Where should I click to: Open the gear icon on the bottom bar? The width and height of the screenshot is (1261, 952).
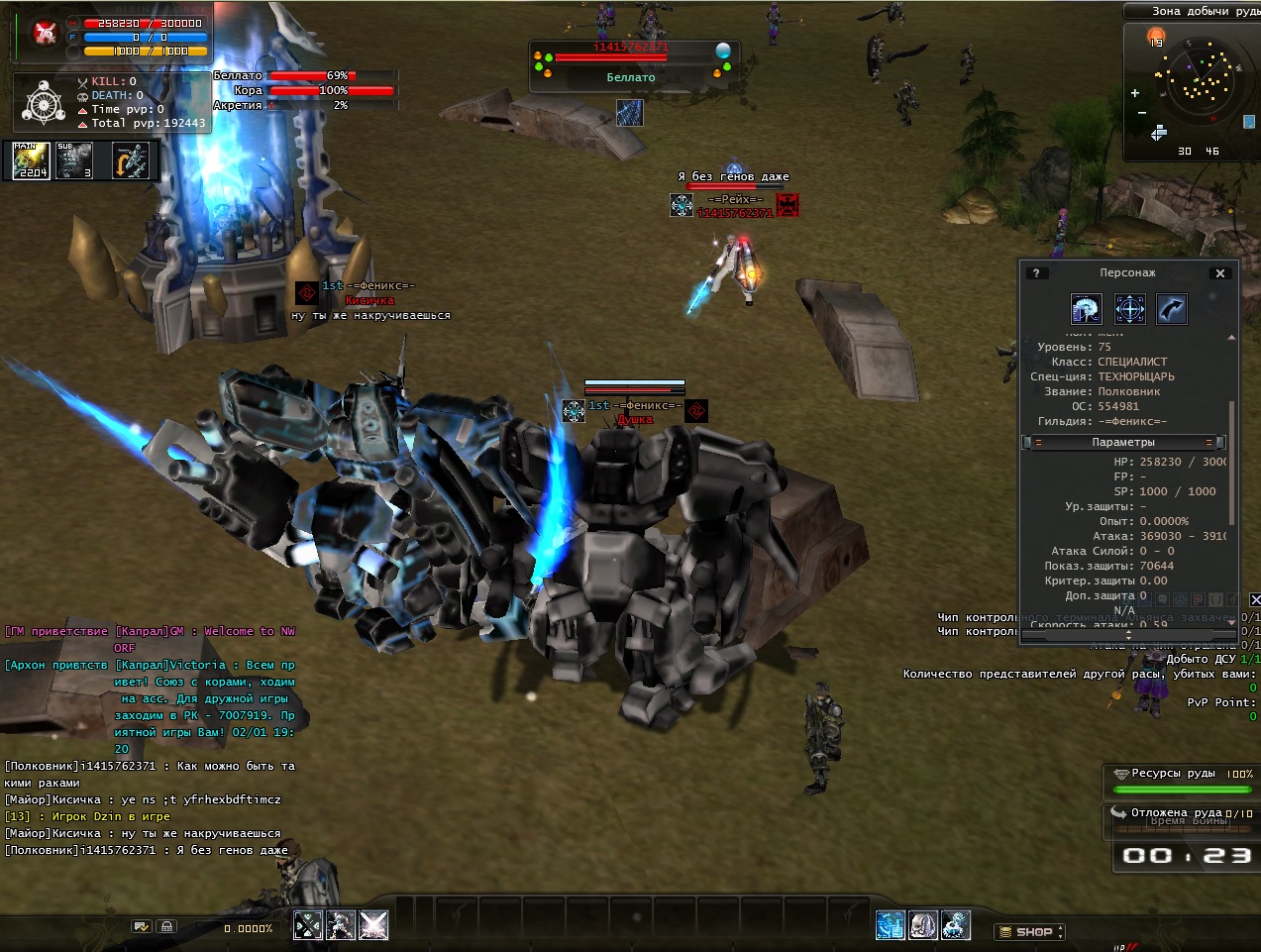pos(956,925)
